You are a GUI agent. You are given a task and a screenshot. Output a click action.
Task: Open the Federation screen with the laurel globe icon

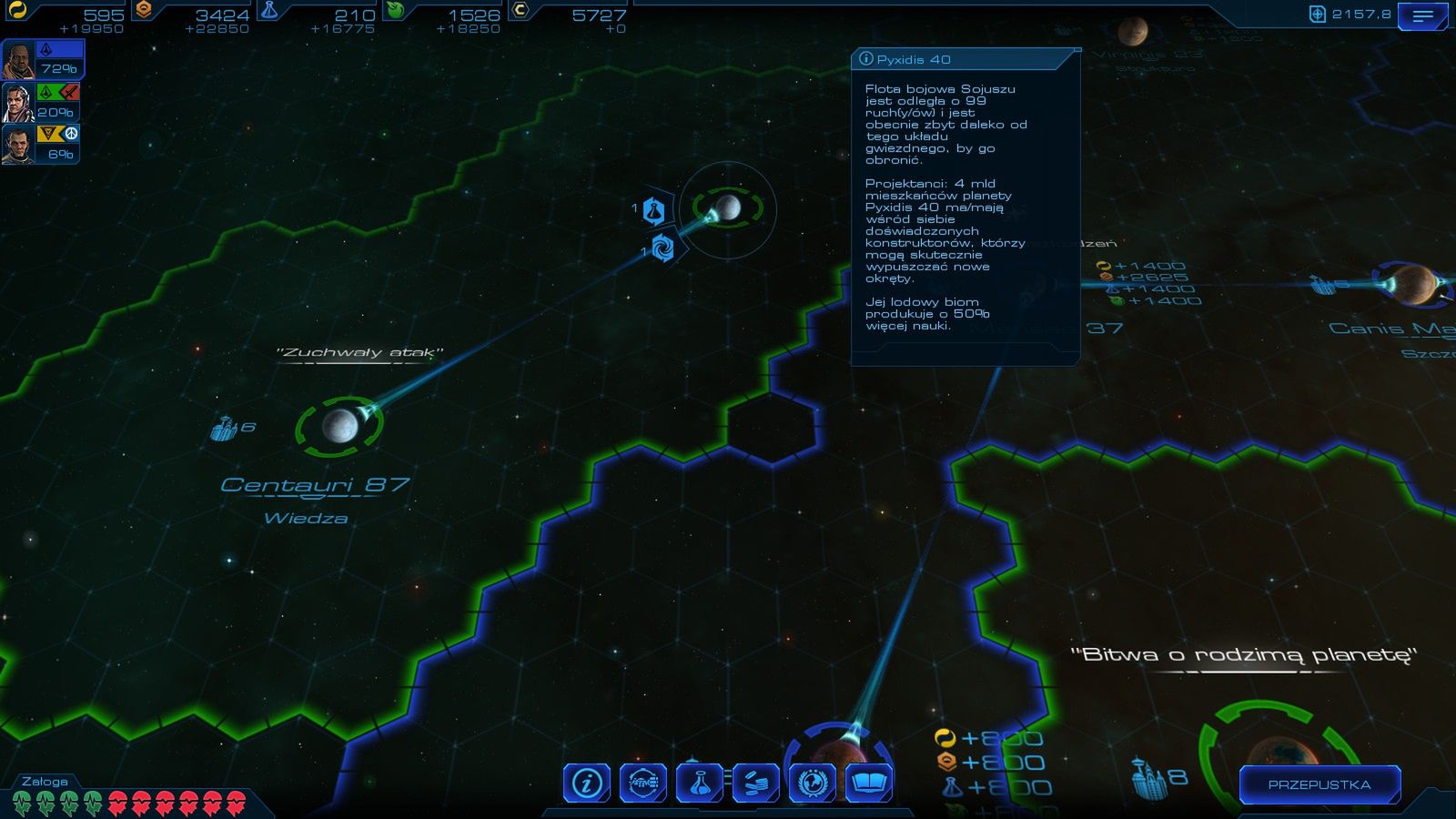[814, 782]
